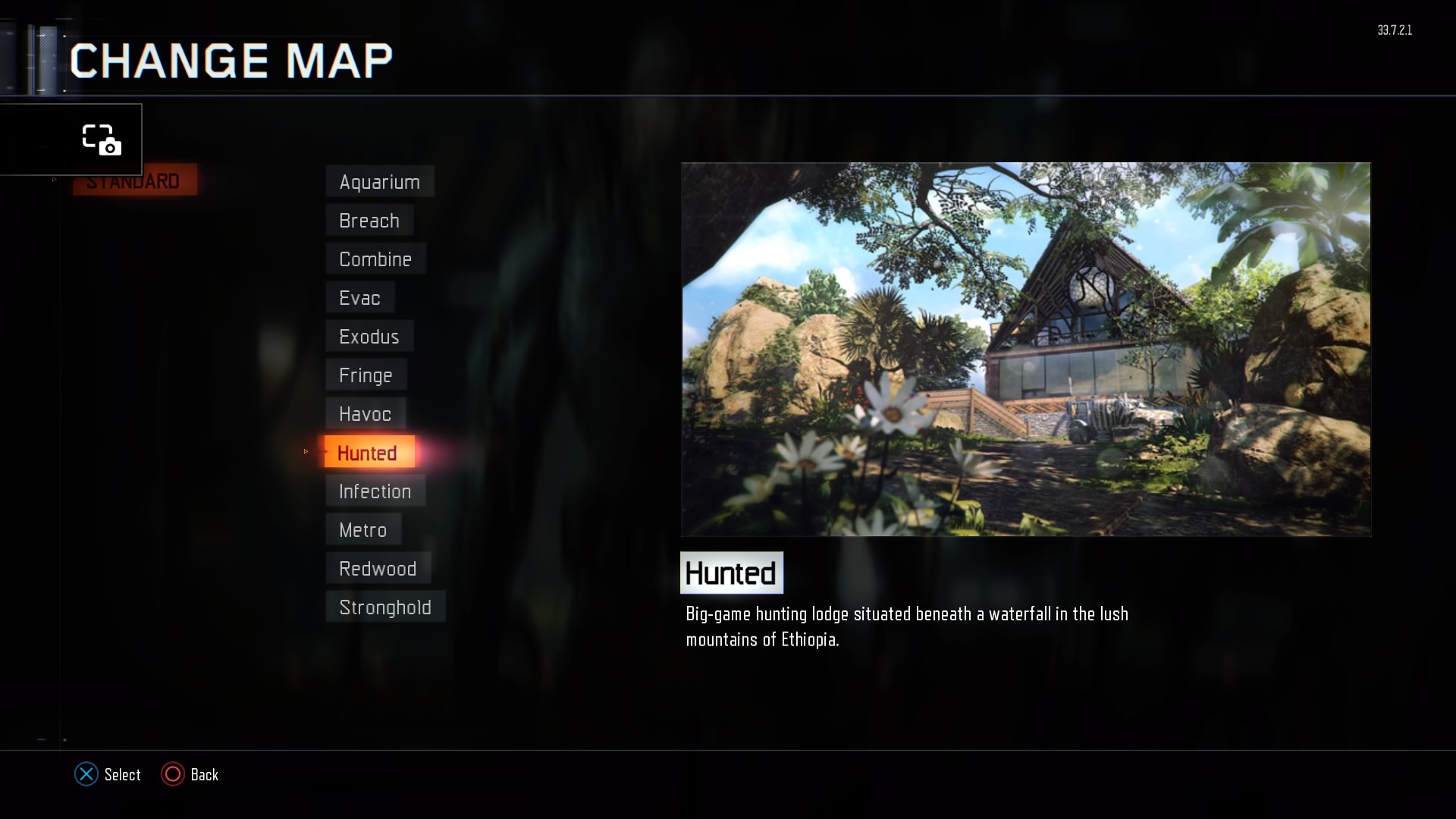Choose the Exodus map

coord(369,337)
